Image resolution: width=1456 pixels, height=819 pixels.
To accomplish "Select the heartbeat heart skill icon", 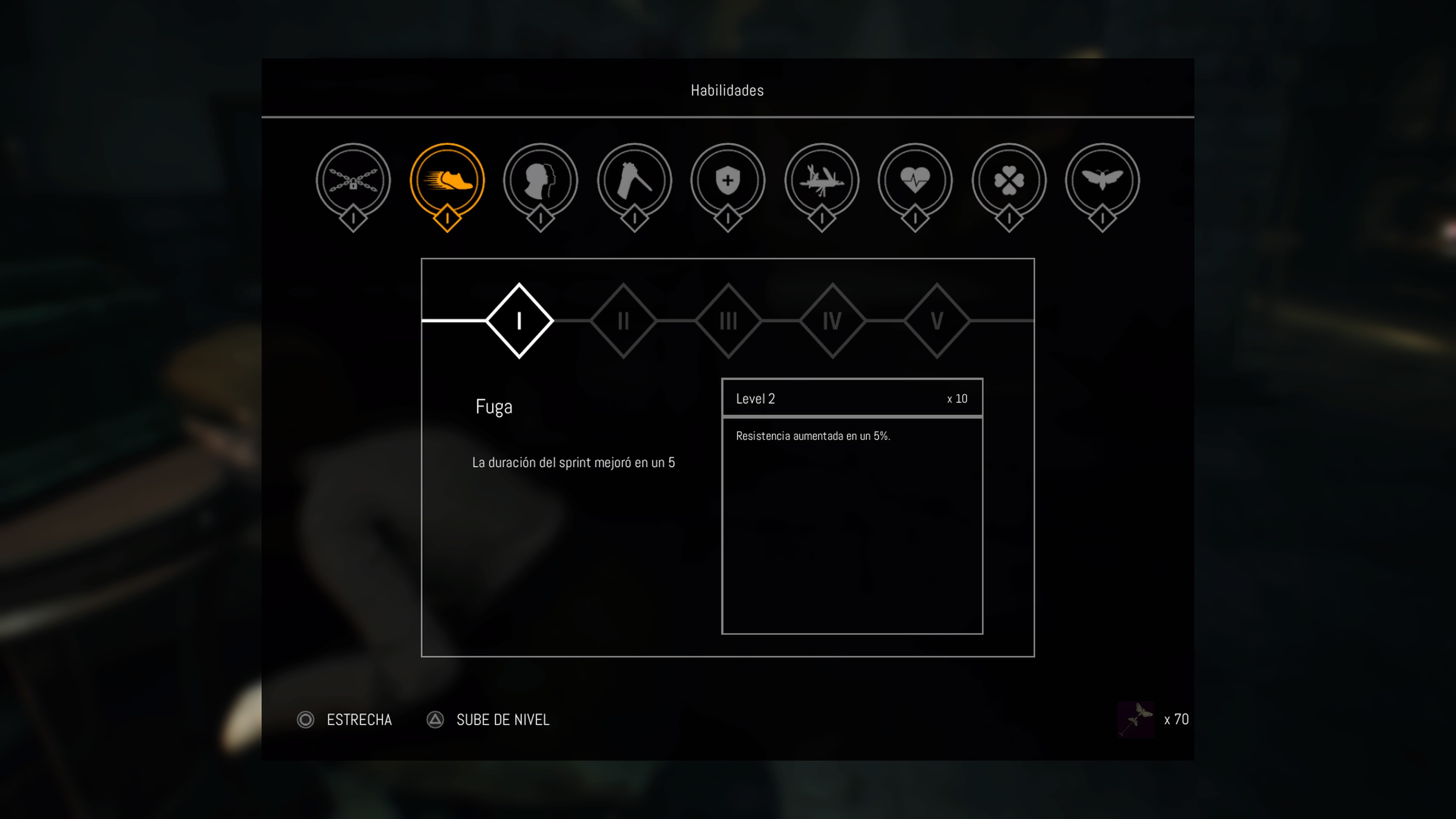I will pos(915,181).
